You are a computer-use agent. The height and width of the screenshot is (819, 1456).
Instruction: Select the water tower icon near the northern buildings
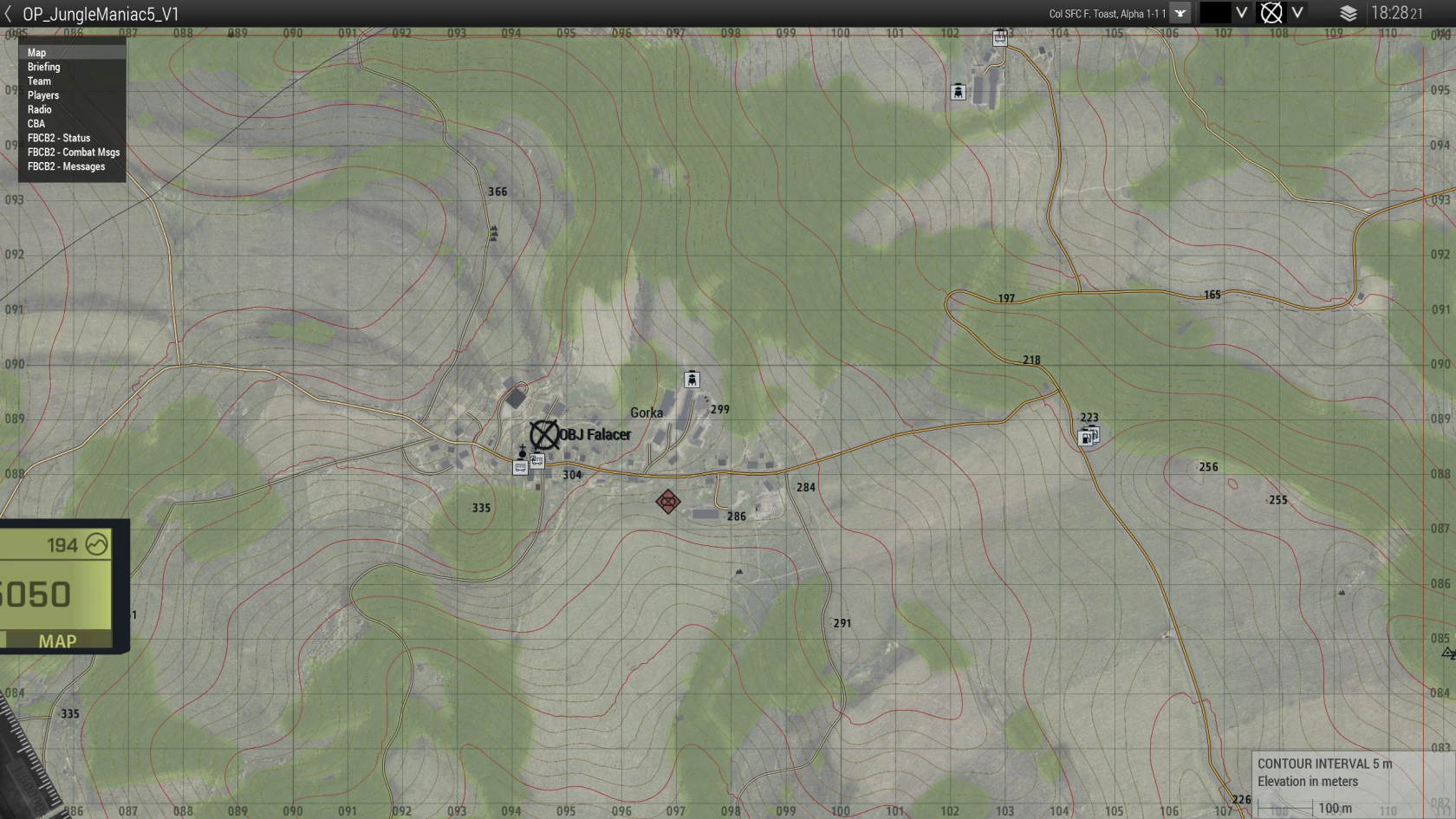958,90
